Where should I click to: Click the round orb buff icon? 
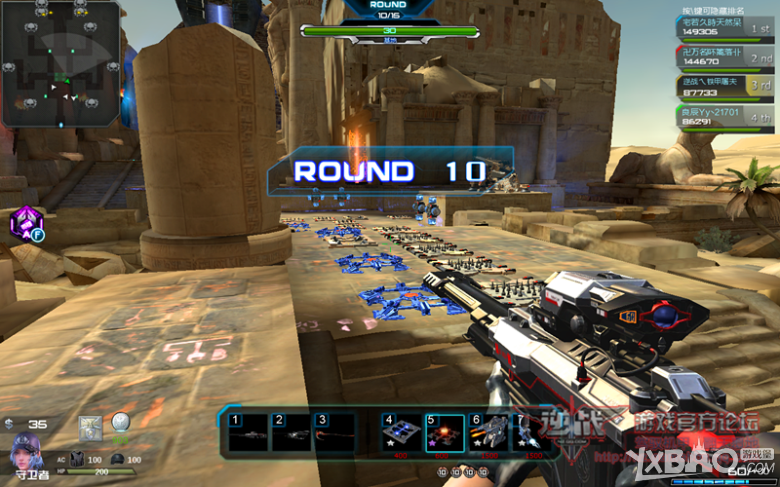click(x=121, y=423)
